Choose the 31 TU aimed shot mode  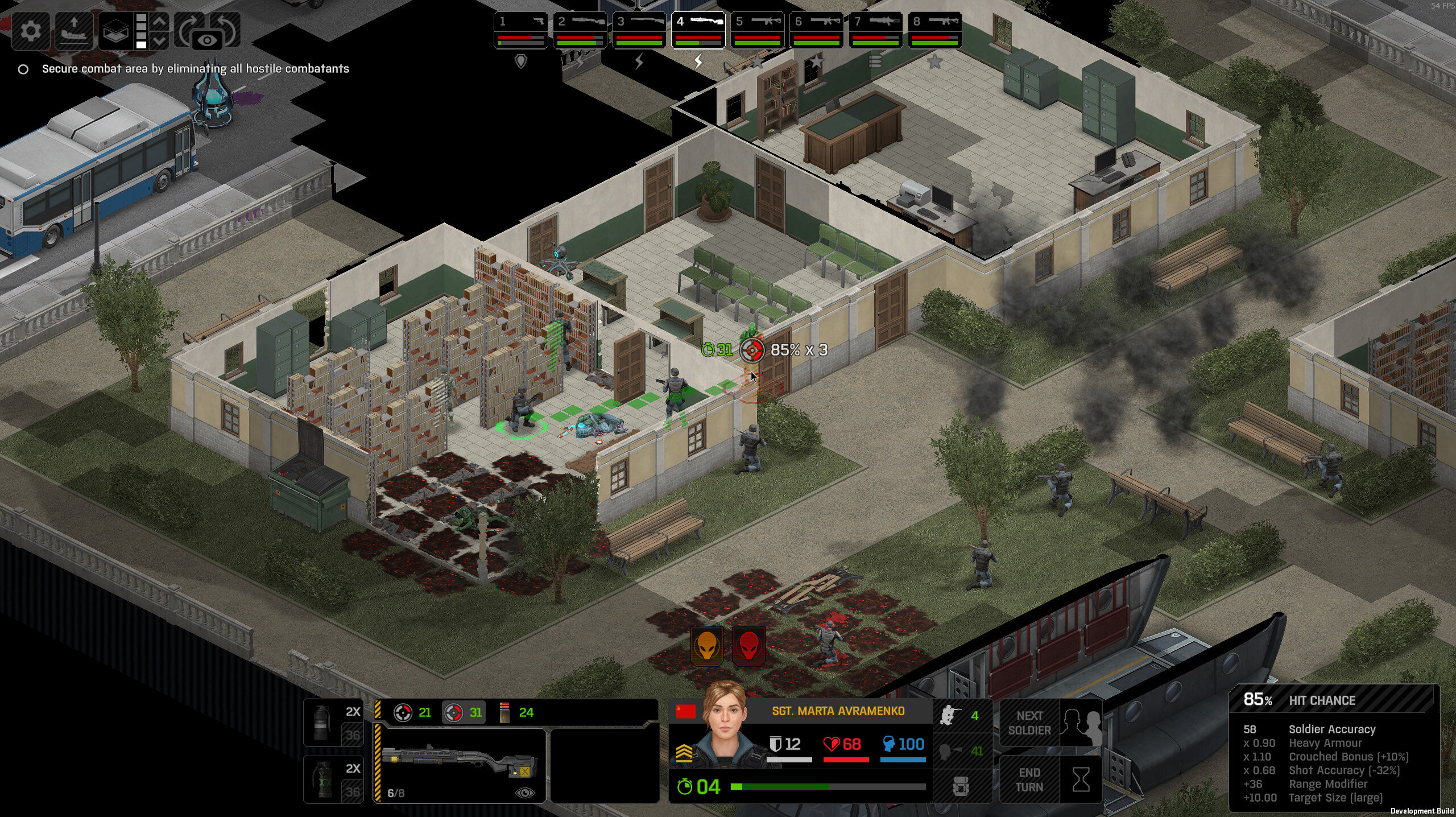click(x=464, y=712)
